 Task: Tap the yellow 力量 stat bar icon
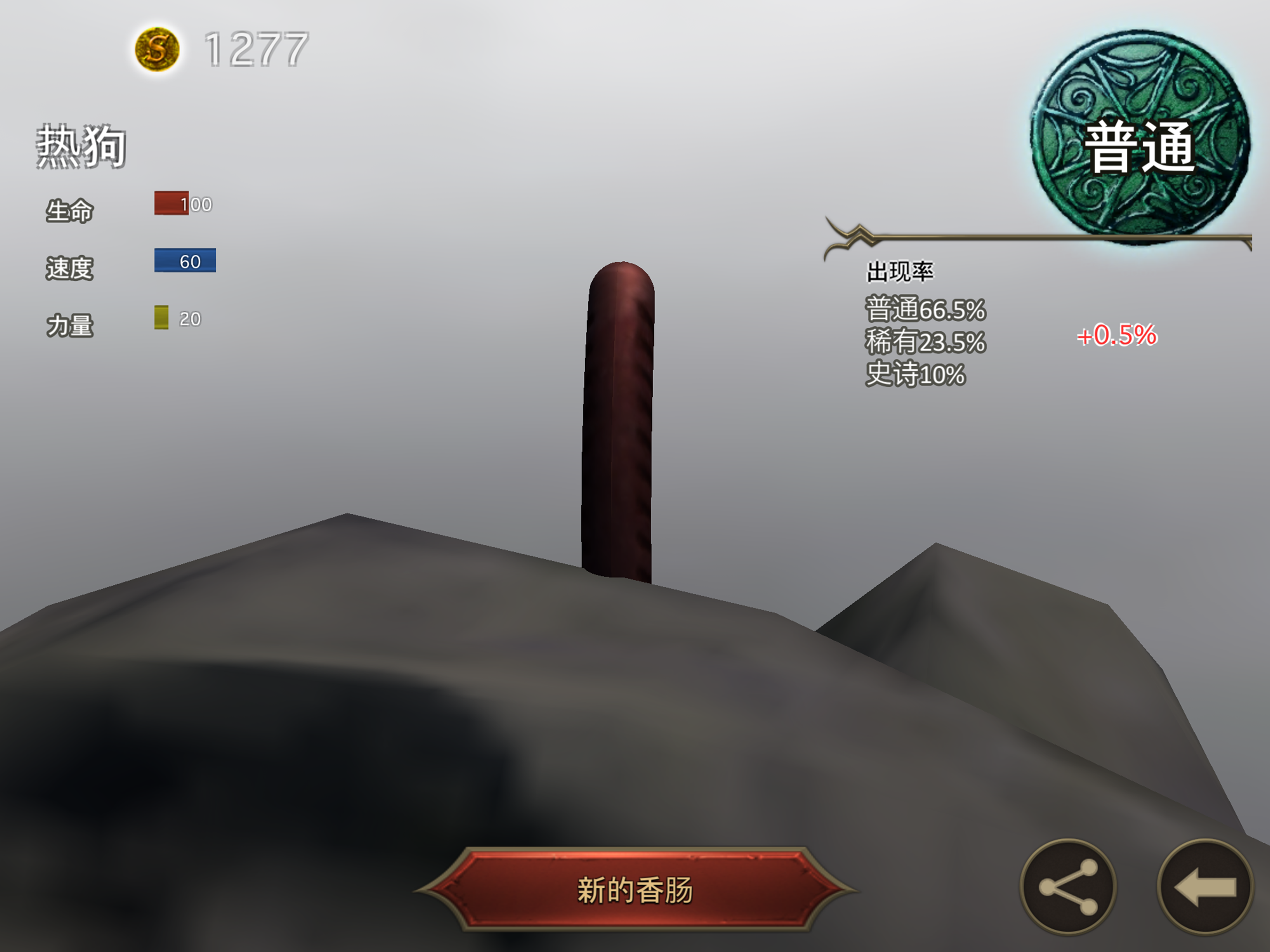160,319
